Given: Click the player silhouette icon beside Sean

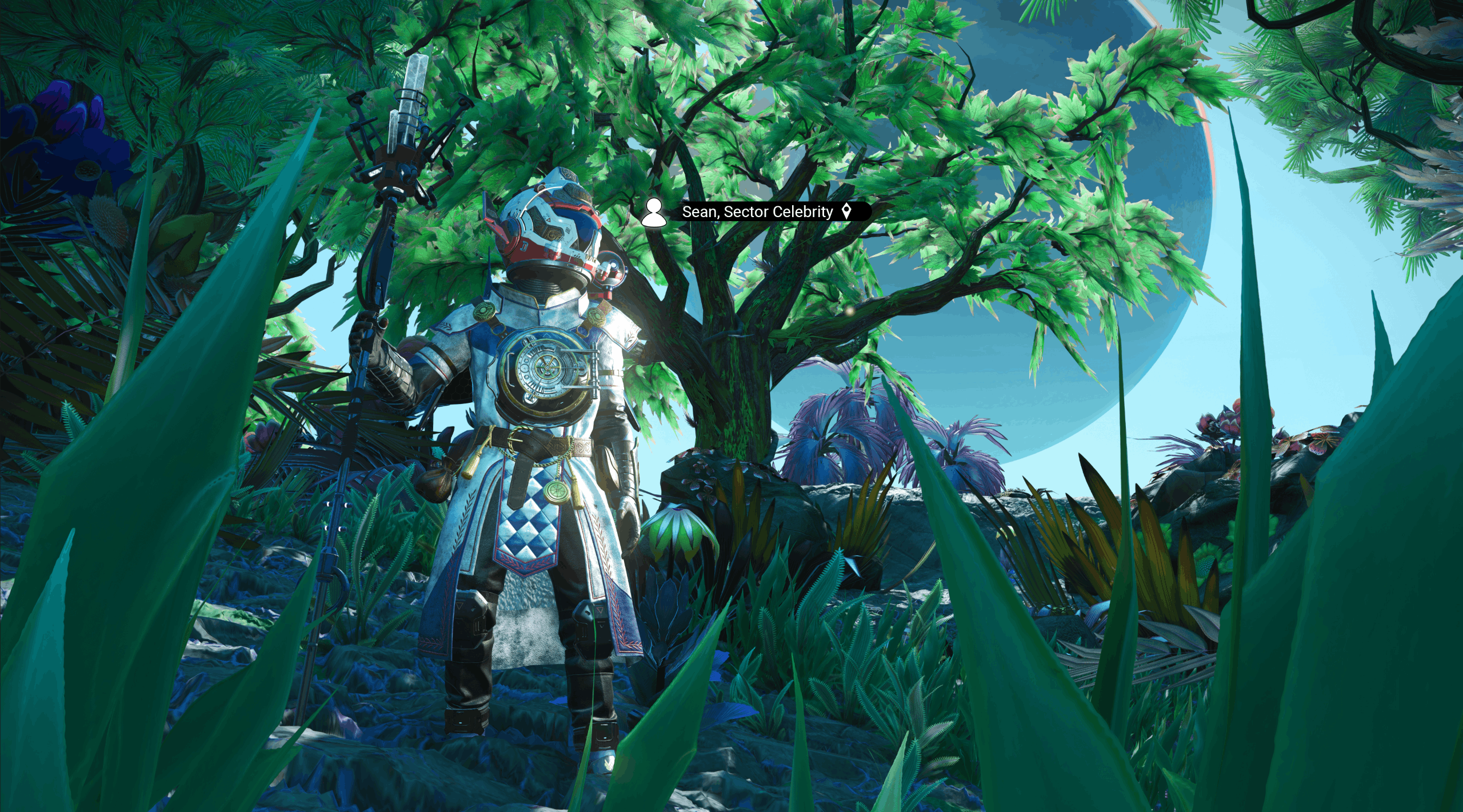Looking at the screenshot, I should [653, 213].
